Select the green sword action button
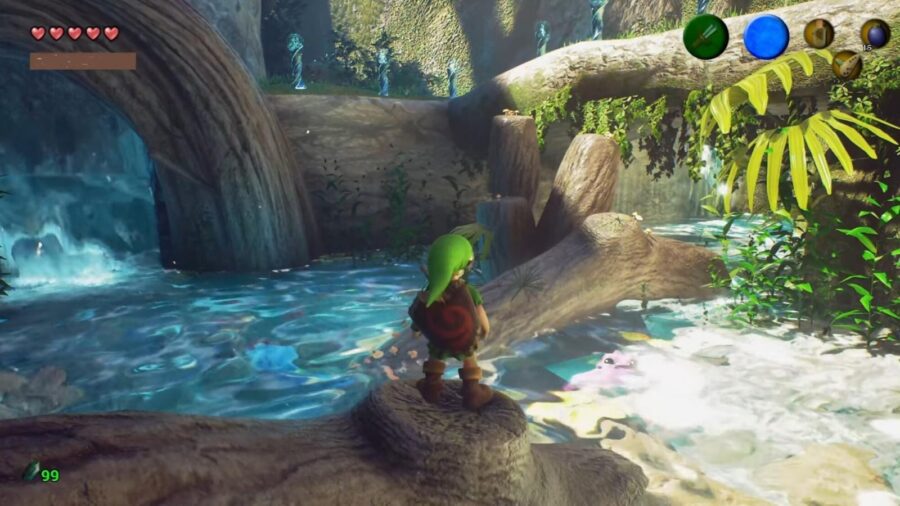 pyautogui.click(x=705, y=37)
